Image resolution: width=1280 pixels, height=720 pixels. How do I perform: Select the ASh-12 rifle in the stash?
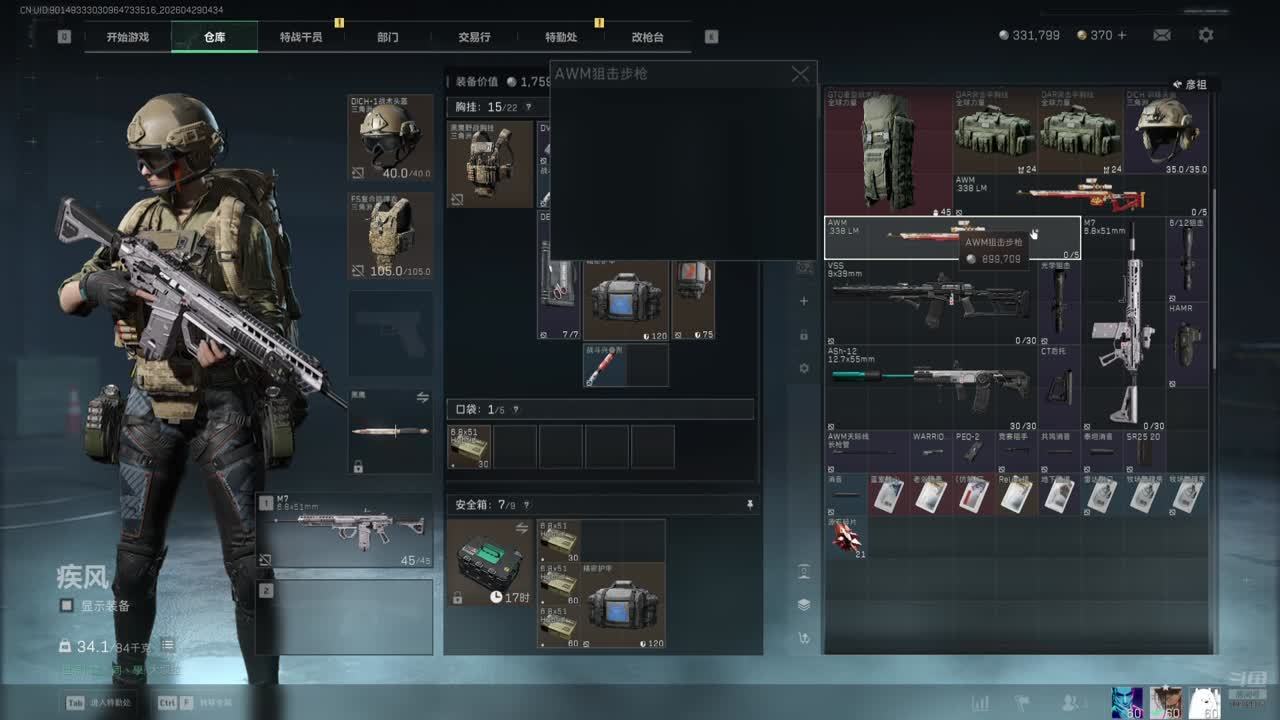[x=930, y=385]
